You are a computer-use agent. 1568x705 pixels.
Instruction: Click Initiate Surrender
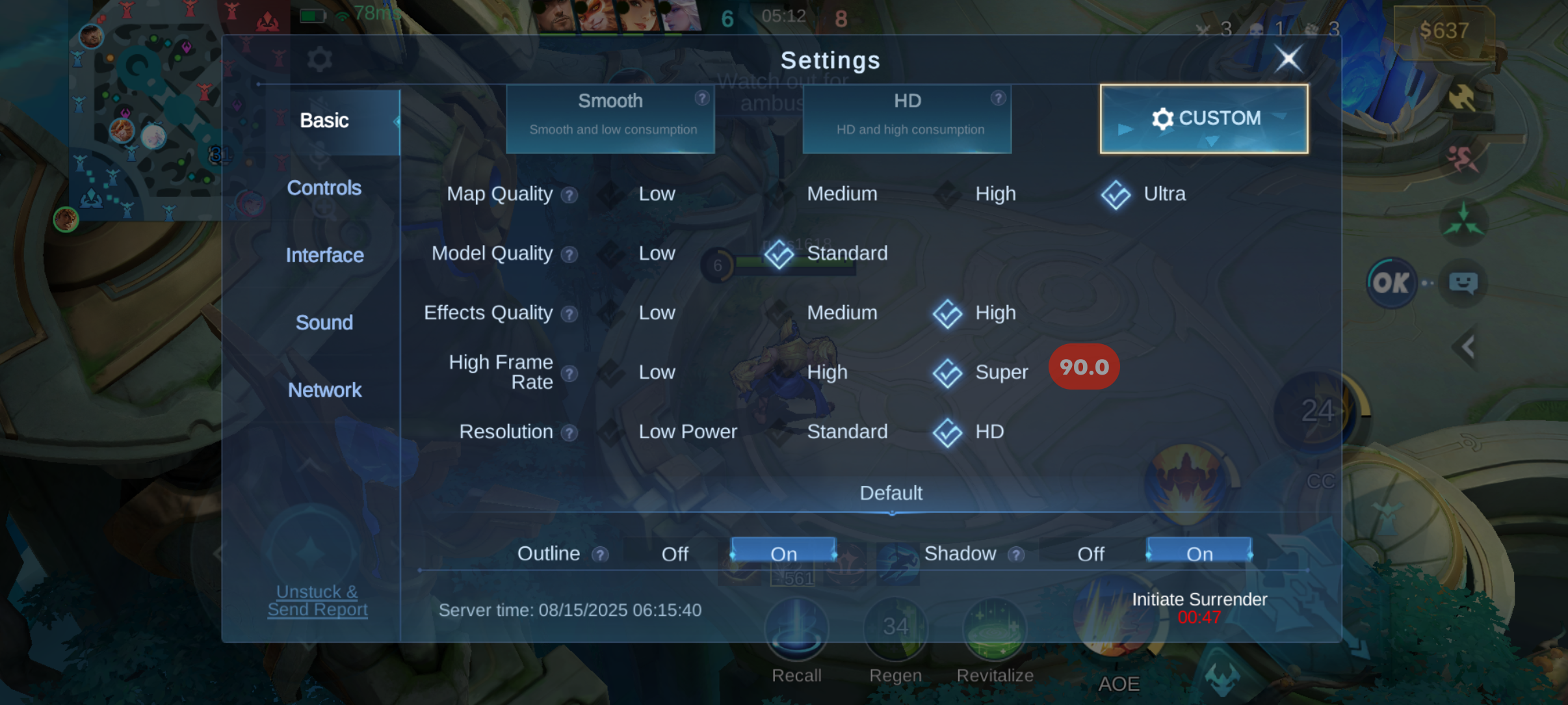[1199, 600]
